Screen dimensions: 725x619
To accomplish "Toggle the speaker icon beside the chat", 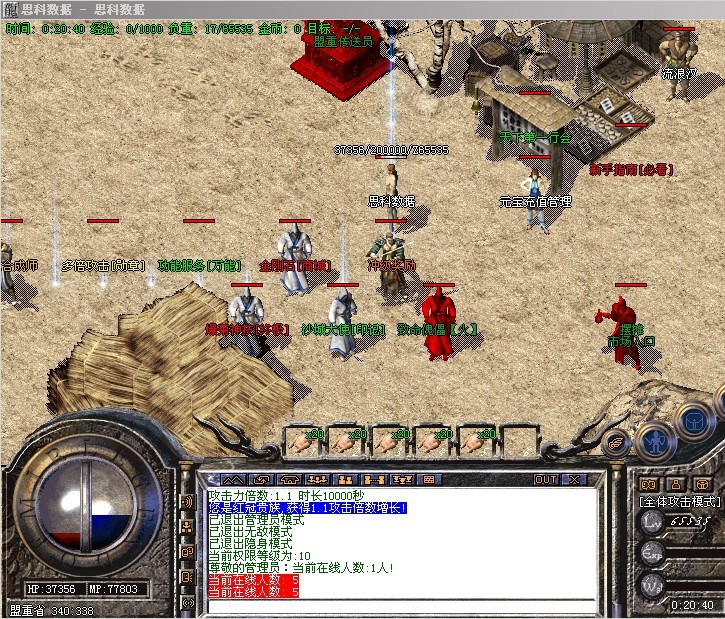I will (187, 501).
